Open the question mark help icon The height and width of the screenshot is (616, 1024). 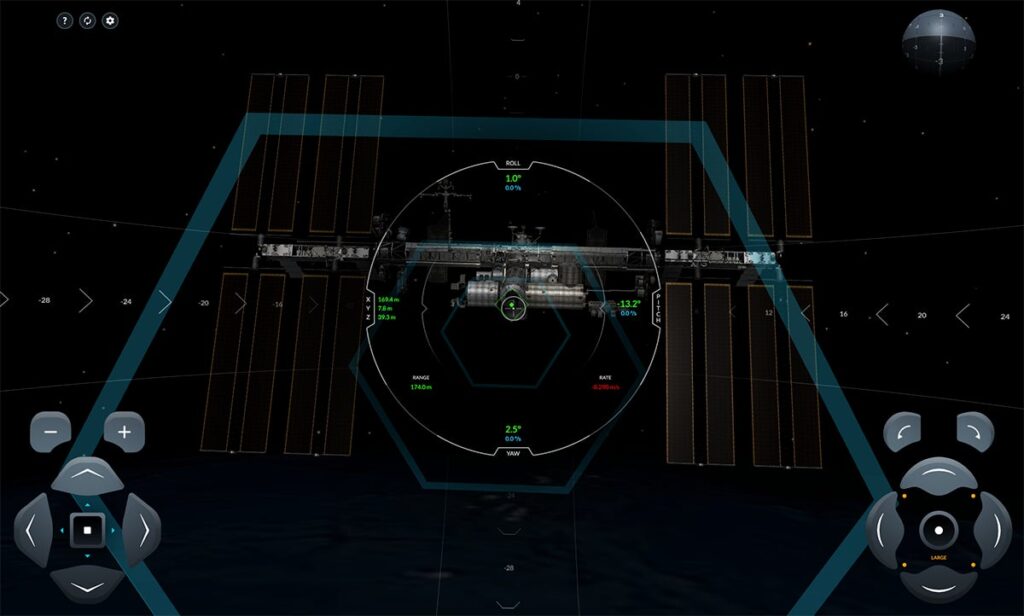(x=64, y=21)
